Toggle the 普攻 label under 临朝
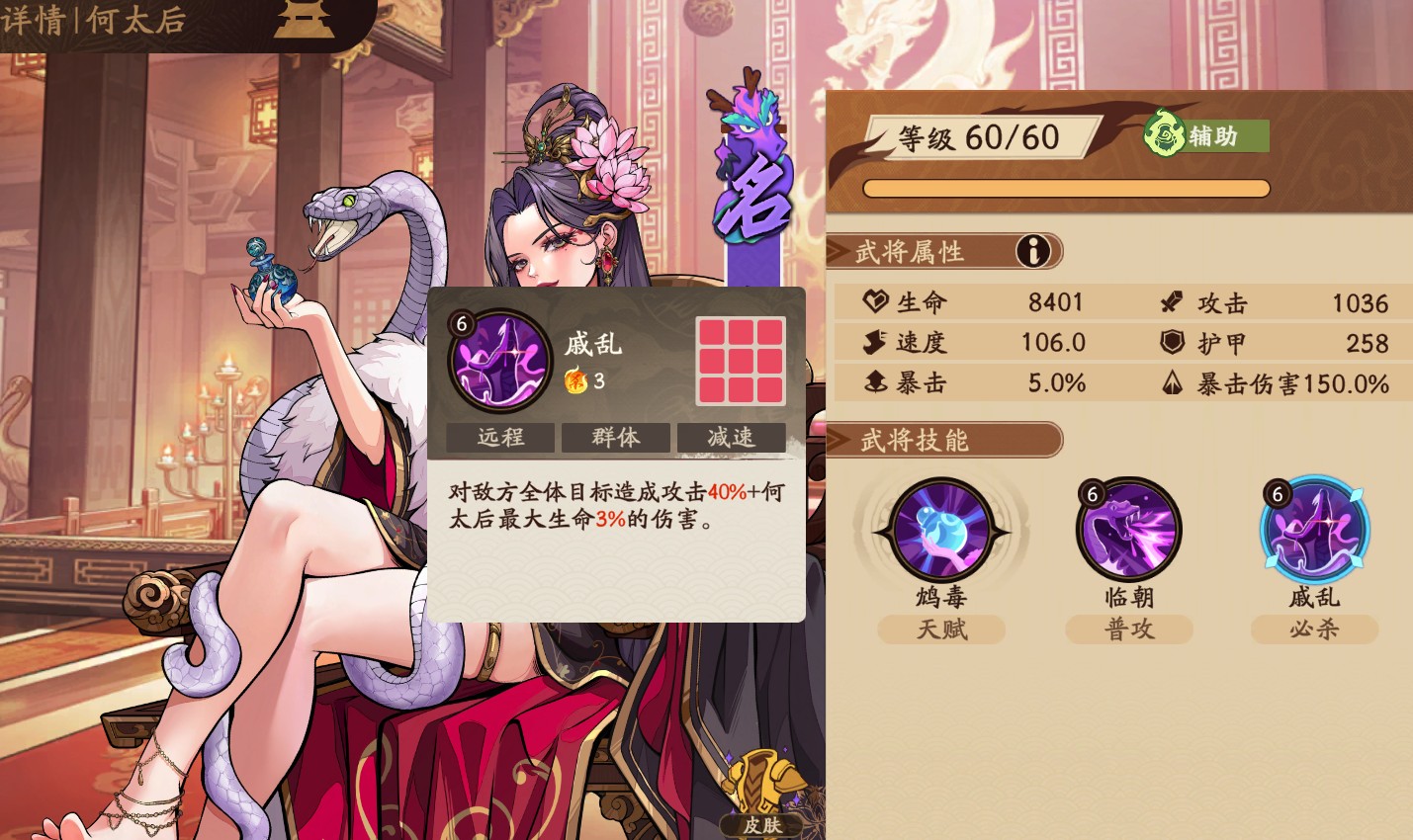Viewport: 1413px width, 840px height. coord(1127,629)
